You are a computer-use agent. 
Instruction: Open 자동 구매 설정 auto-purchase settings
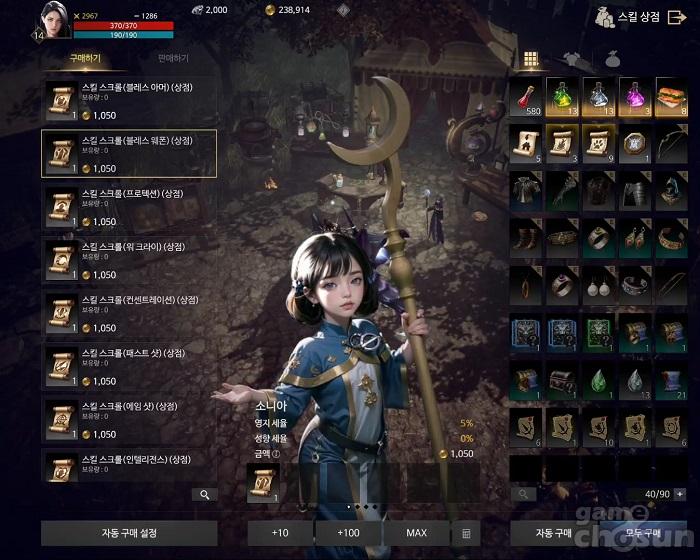[x=129, y=533]
